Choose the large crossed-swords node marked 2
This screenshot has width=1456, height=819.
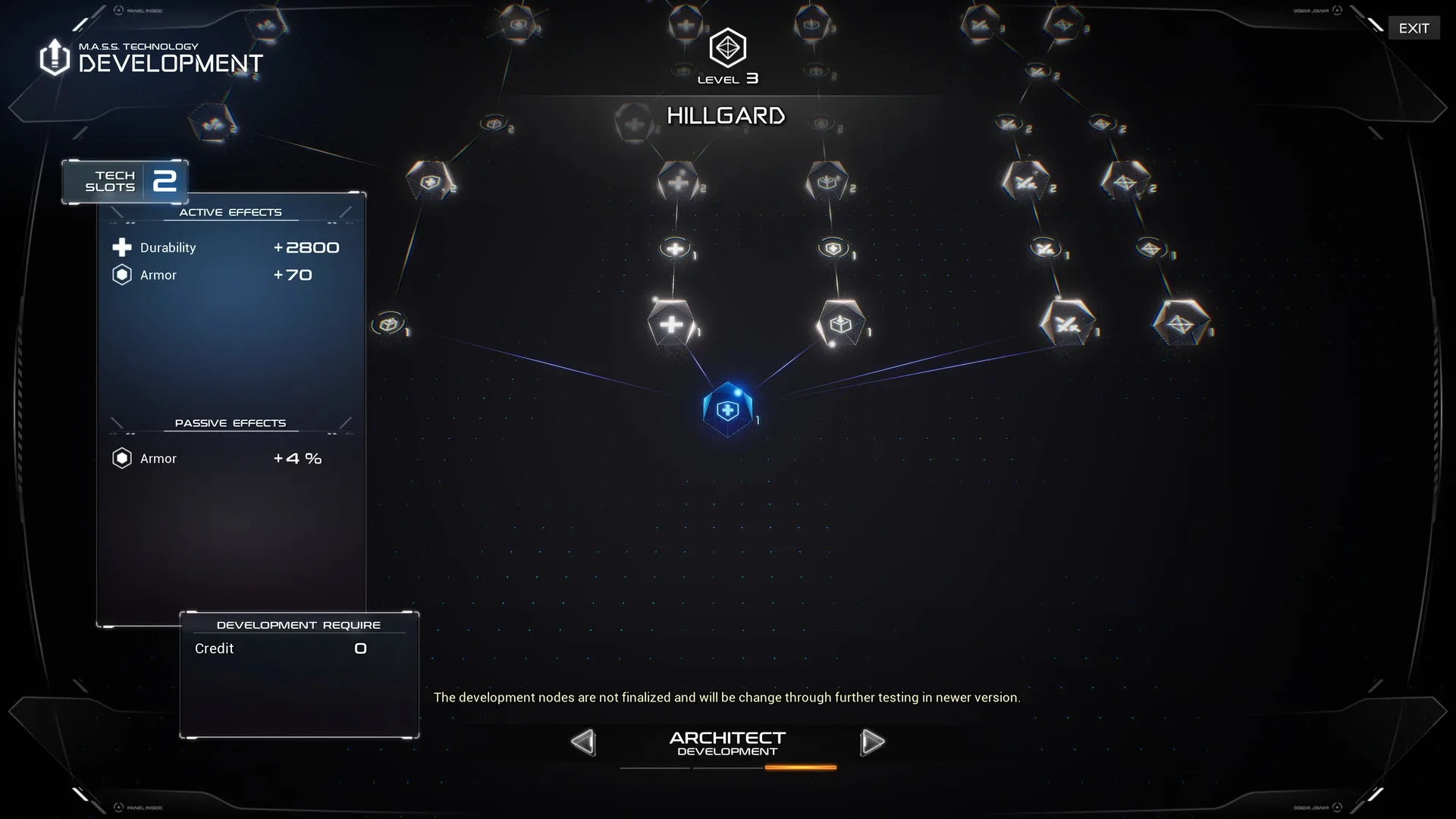coord(1026,182)
